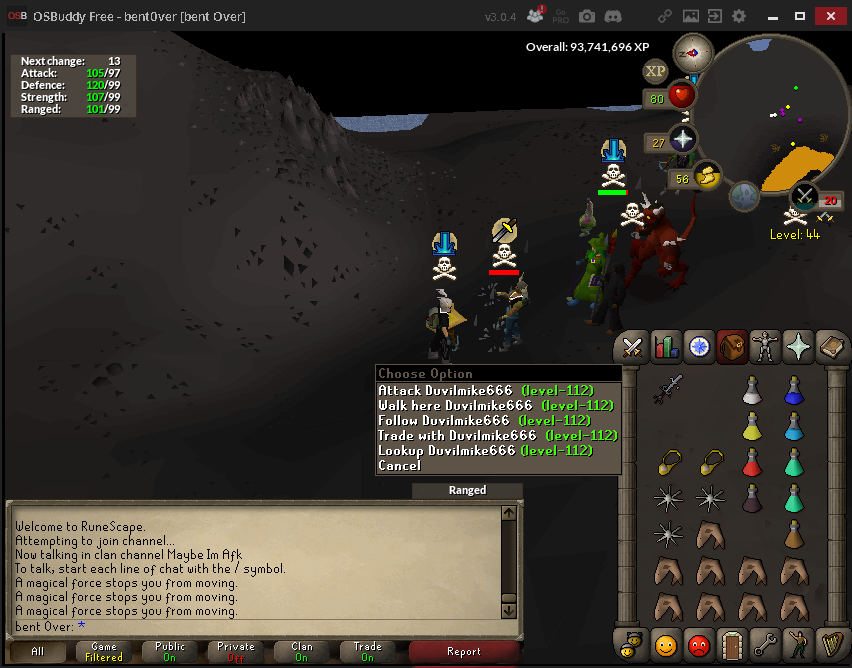
Task: Show the Prayer tab
Action: pos(799,347)
